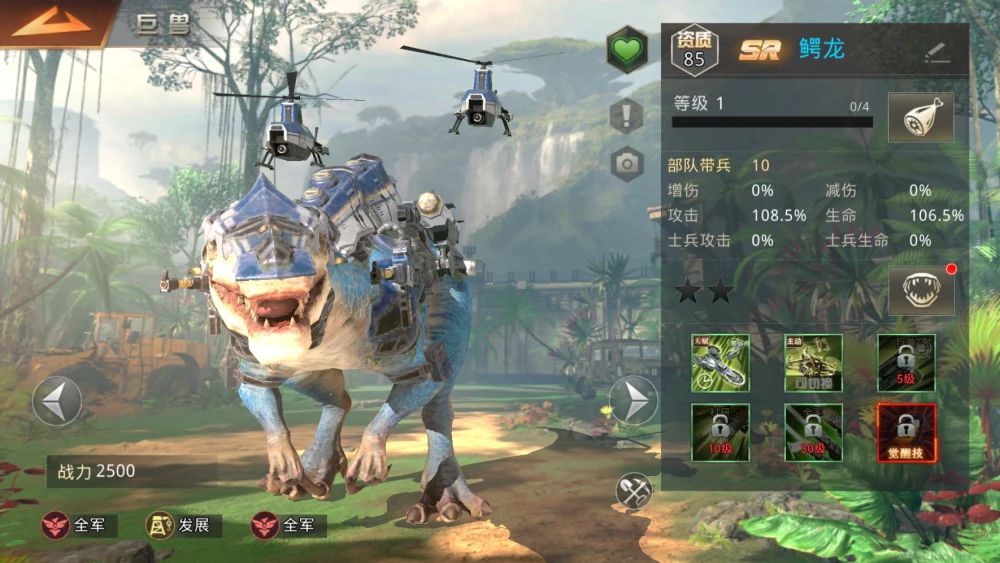Show the next beast with right arrow
Screen dimensions: 1000x563
pos(633,401)
